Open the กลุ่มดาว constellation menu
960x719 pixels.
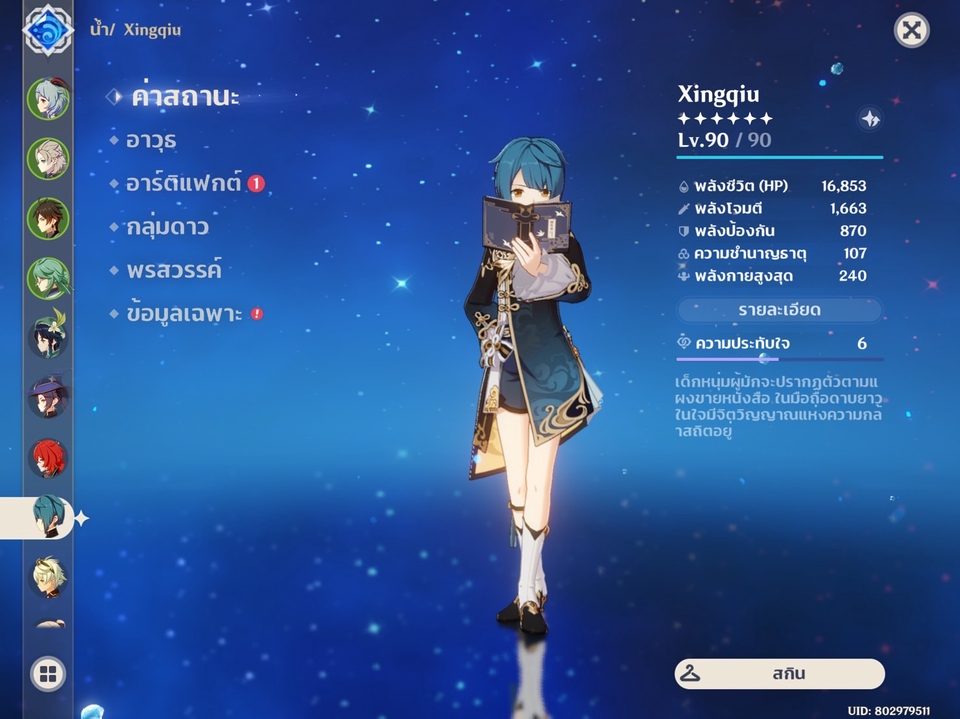coord(168,227)
